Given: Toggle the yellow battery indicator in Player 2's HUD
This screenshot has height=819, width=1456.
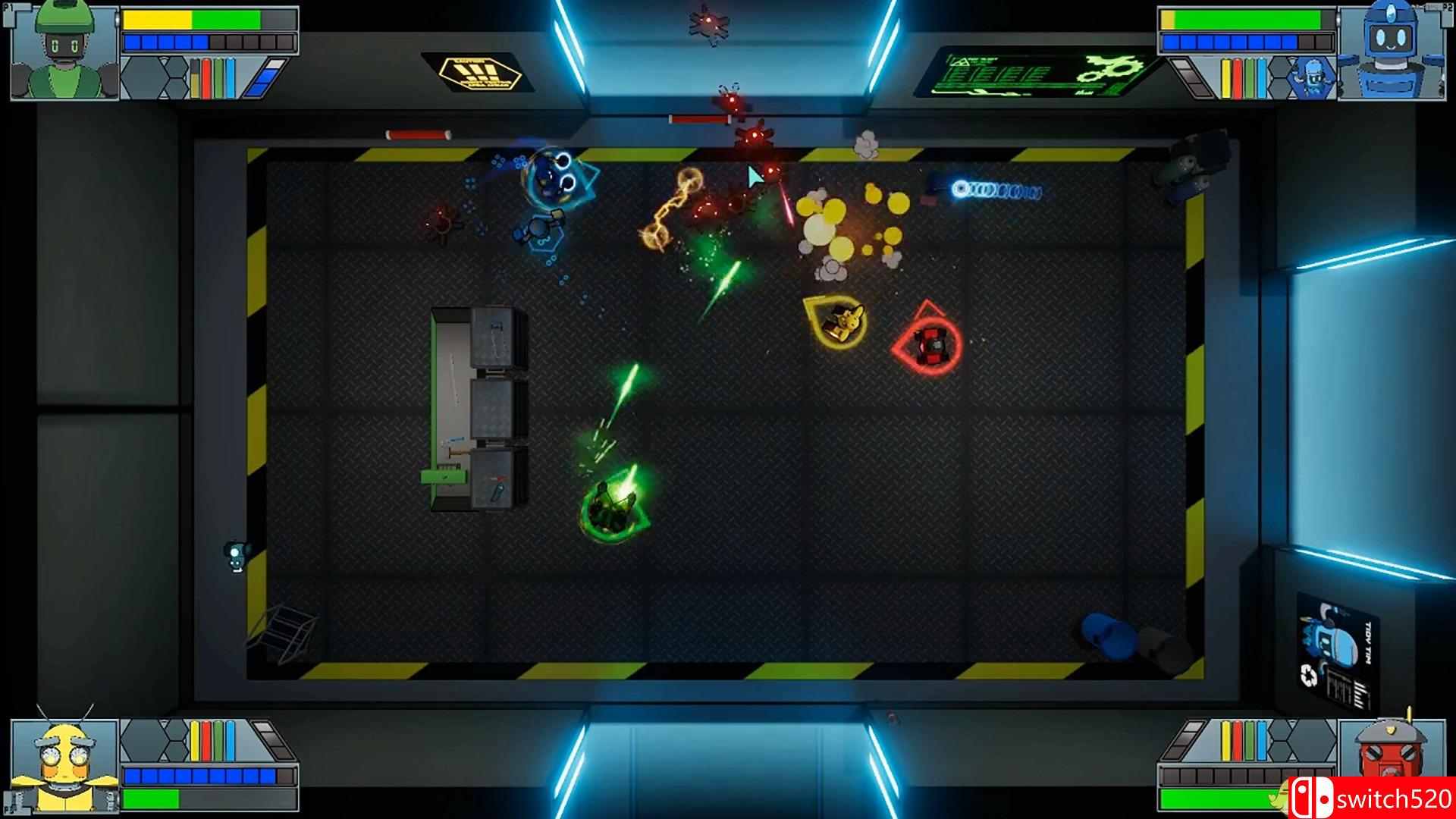Looking at the screenshot, I should tap(1226, 77).
